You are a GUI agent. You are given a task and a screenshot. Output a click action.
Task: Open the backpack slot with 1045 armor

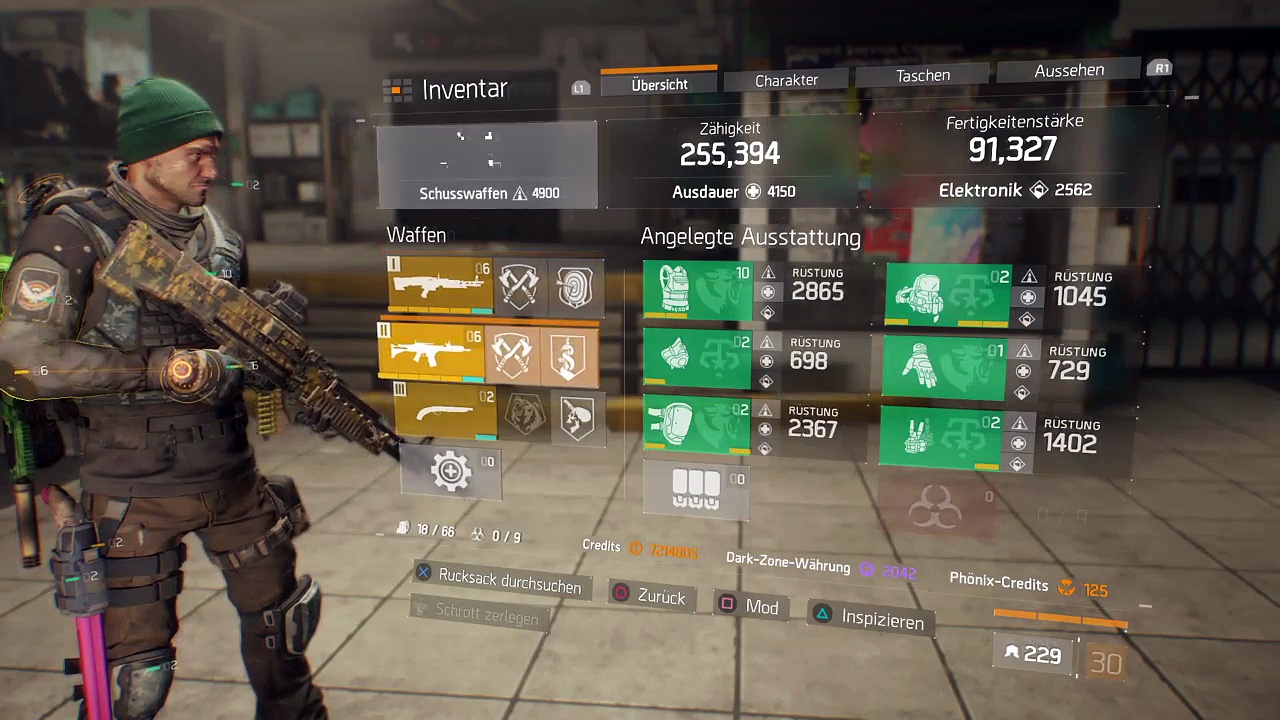coord(948,296)
